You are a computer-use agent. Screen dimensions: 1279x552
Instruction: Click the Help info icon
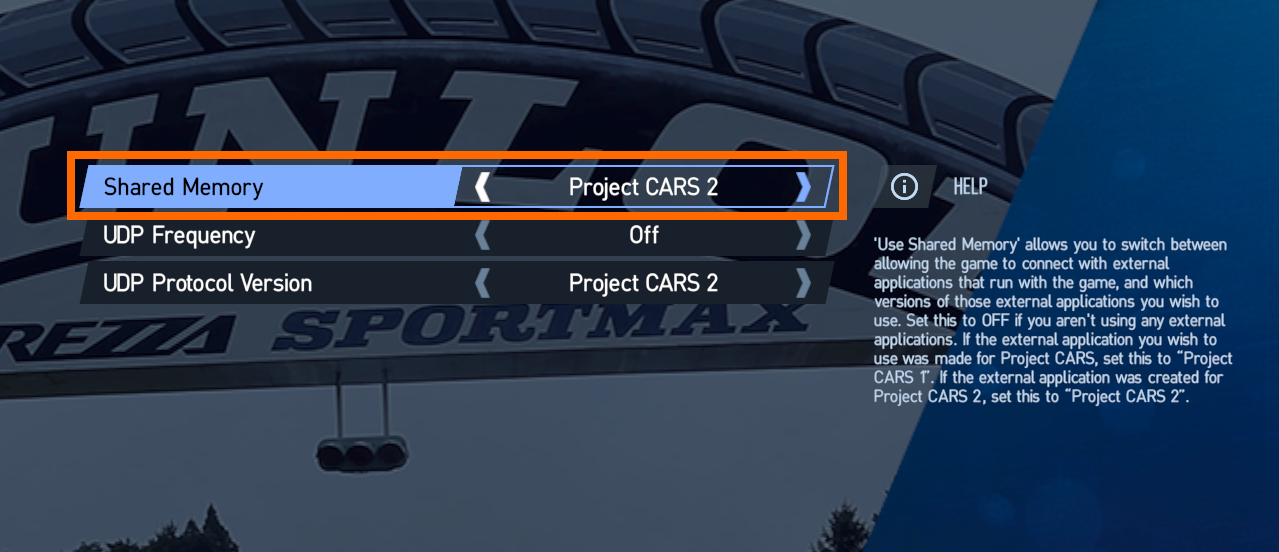tap(904, 187)
